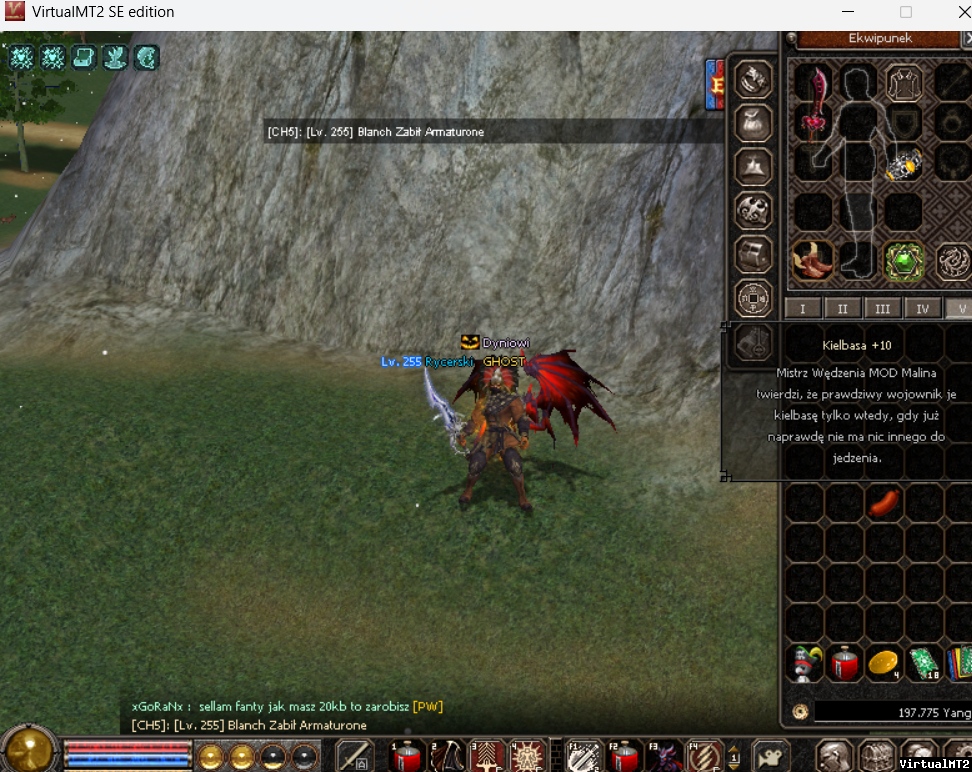Maximize the VirtualMT2 game window
The height and width of the screenshot is (772, 972).
[x=906, y=12]
